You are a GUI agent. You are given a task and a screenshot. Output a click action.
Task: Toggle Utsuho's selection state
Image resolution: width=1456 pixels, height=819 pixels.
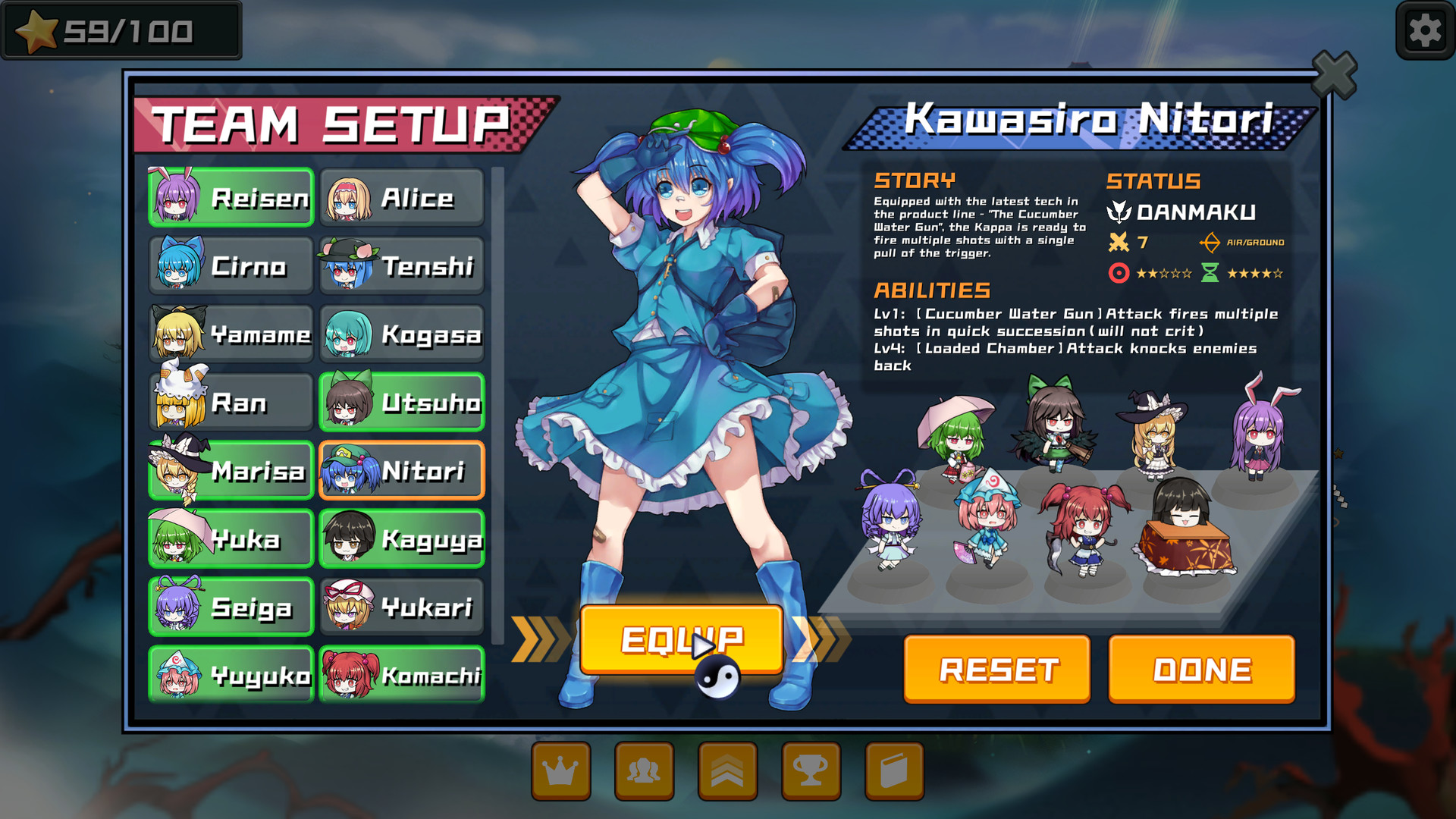402,402
